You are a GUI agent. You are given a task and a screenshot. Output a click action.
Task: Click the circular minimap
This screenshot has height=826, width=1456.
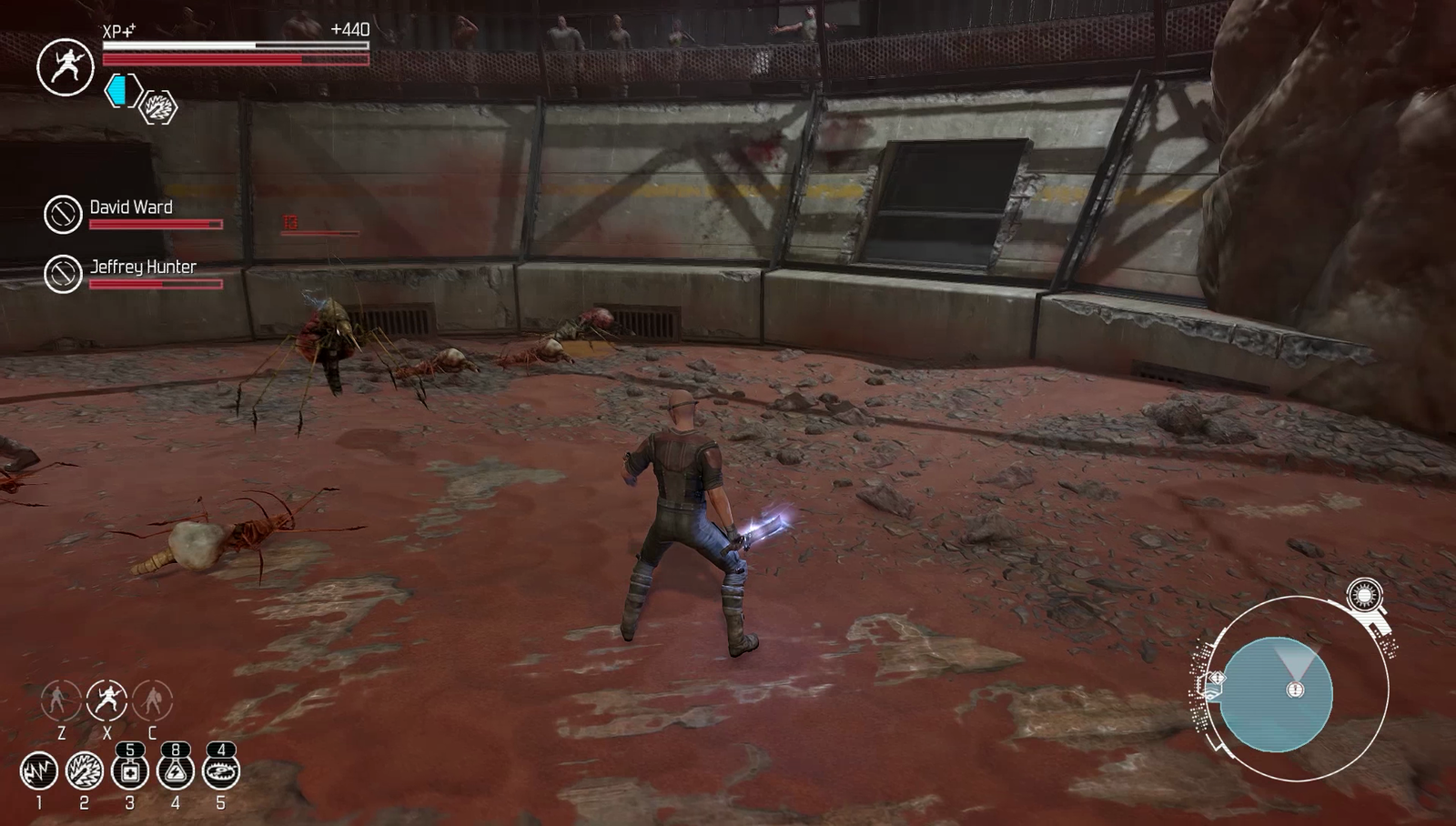click(x=1276, y=694)
